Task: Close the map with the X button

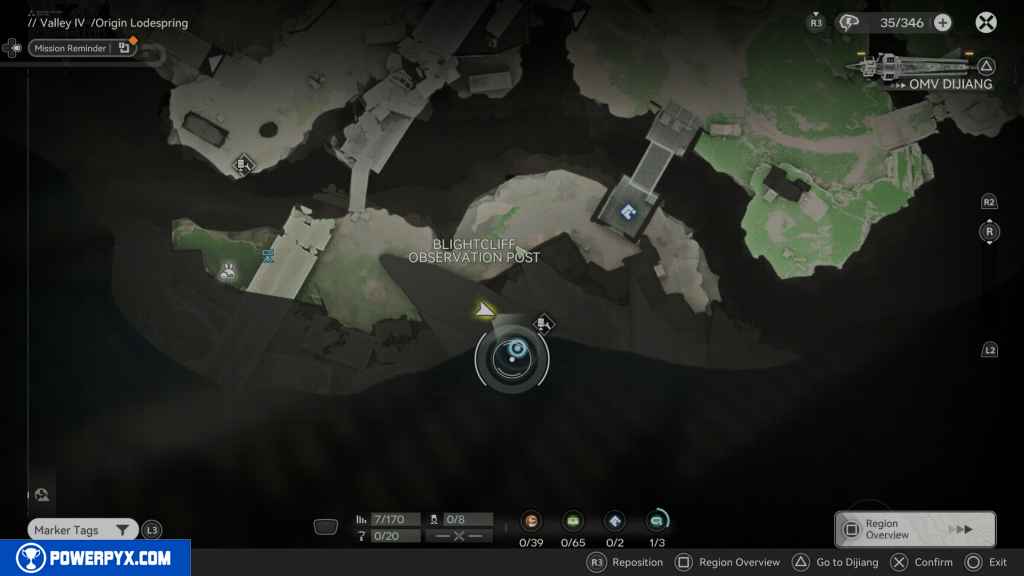Action: point(986,22)
